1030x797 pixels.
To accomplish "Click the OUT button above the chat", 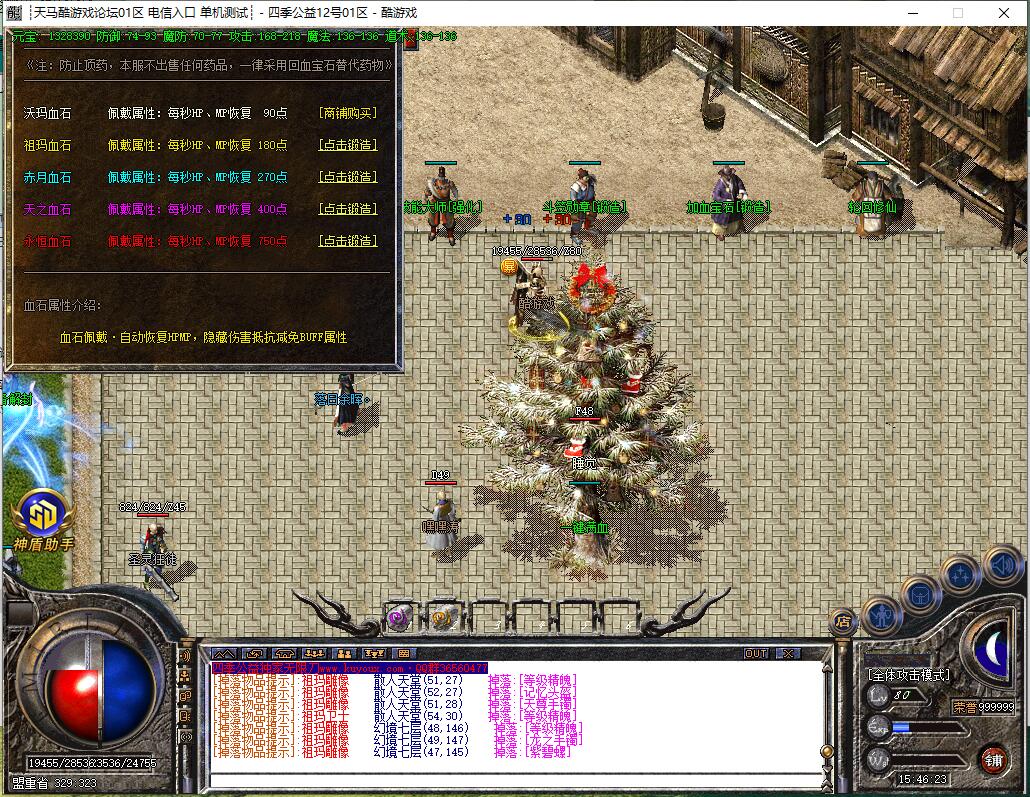I will [757, 653].
